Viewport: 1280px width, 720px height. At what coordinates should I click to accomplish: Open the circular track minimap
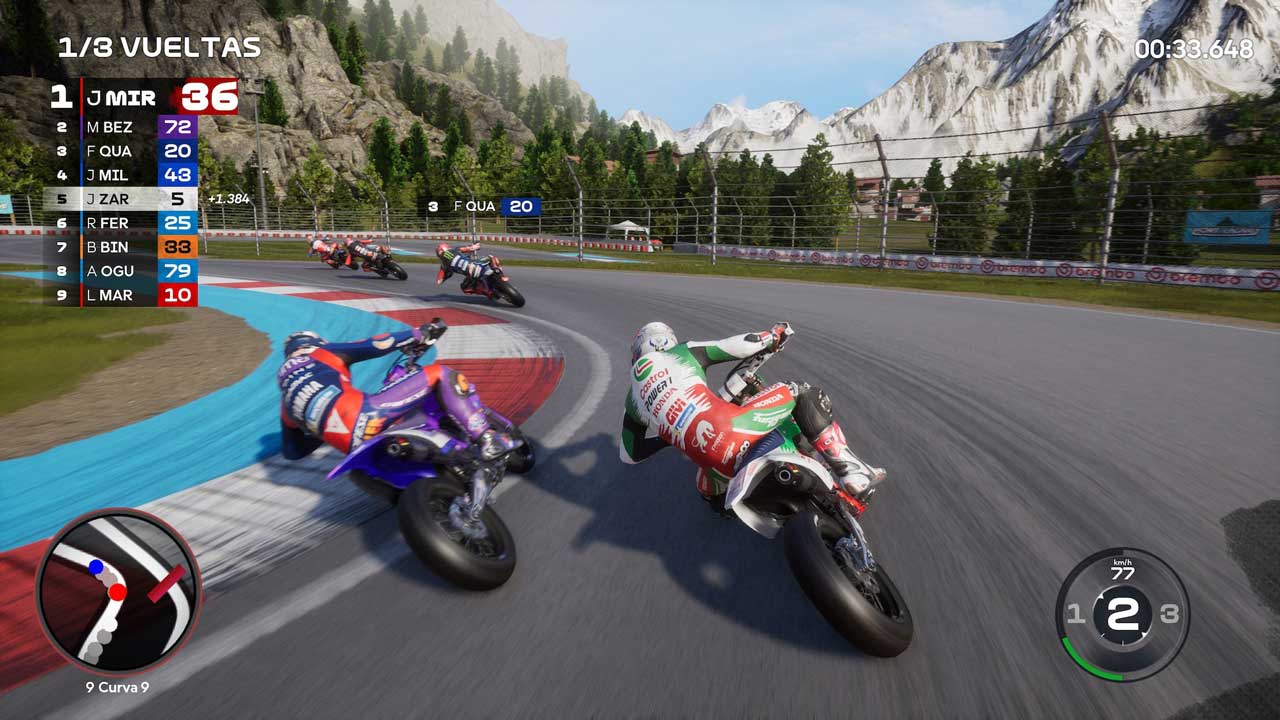[118, 591]
